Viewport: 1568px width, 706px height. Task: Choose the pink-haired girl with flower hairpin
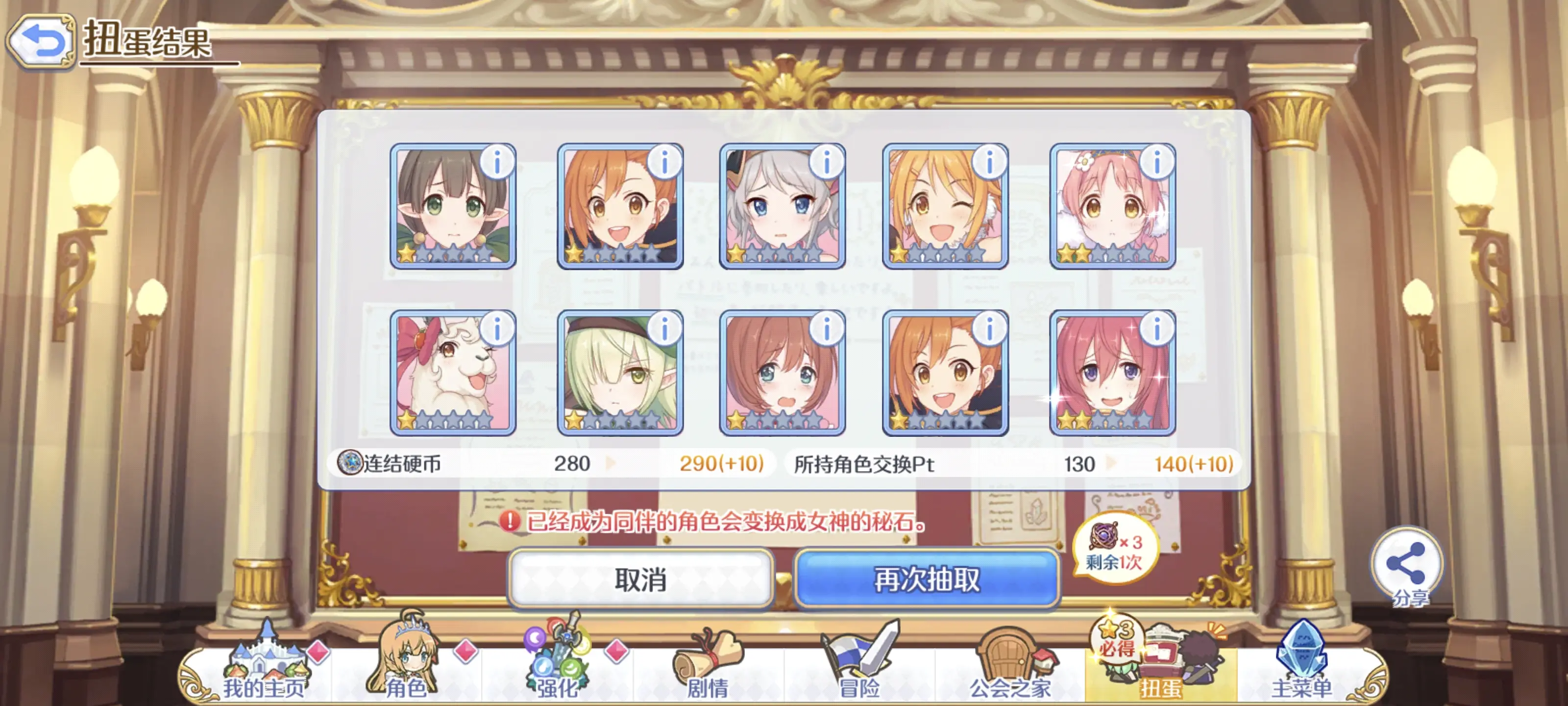click(x=1112, y=207)
